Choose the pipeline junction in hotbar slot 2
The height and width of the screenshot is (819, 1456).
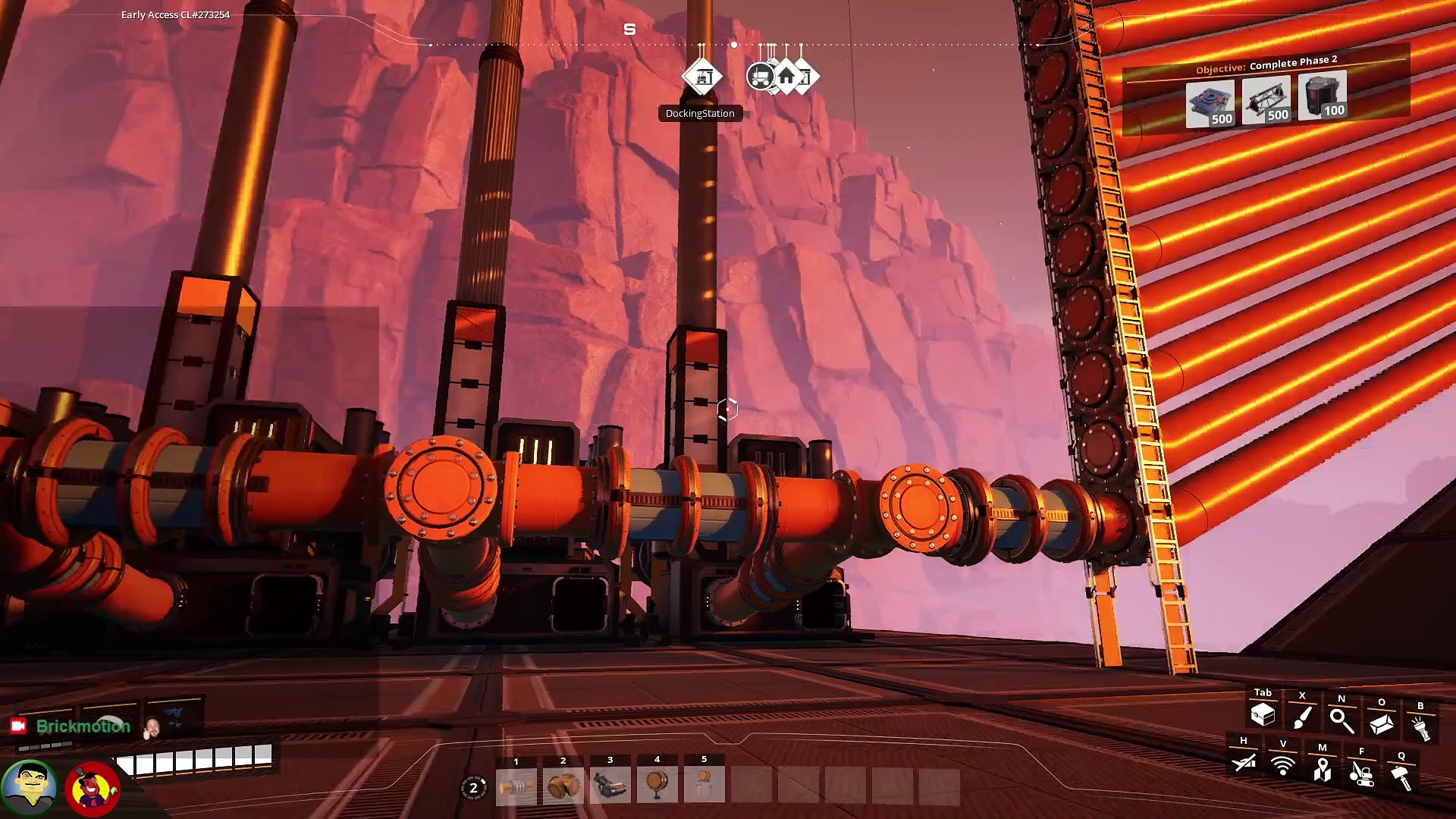tap(563, 786)
